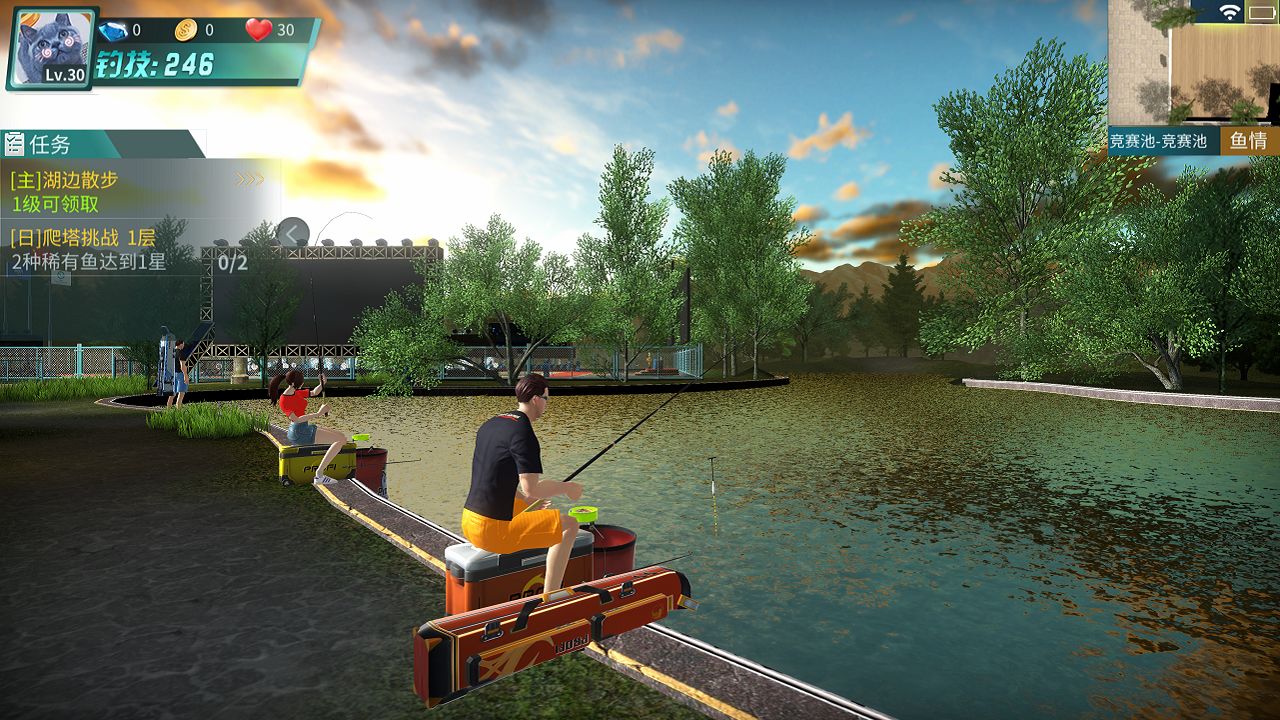Image resolution: width=1280 pixels, height=720 pixels.
Task: Click the red heart stamina icon
Action: click(259, 30)
